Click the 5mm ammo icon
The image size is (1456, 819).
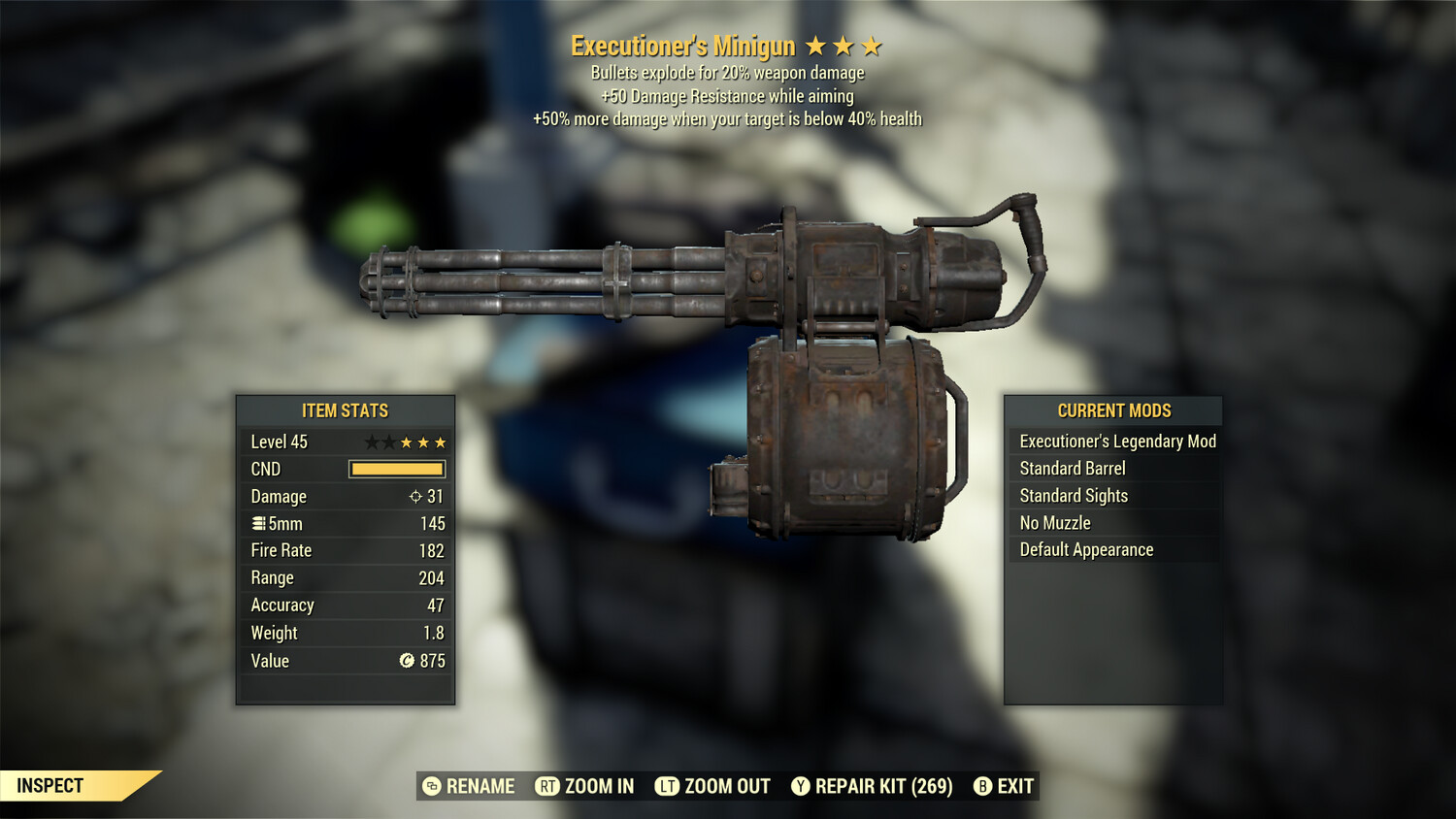click(x=258, y=523)
